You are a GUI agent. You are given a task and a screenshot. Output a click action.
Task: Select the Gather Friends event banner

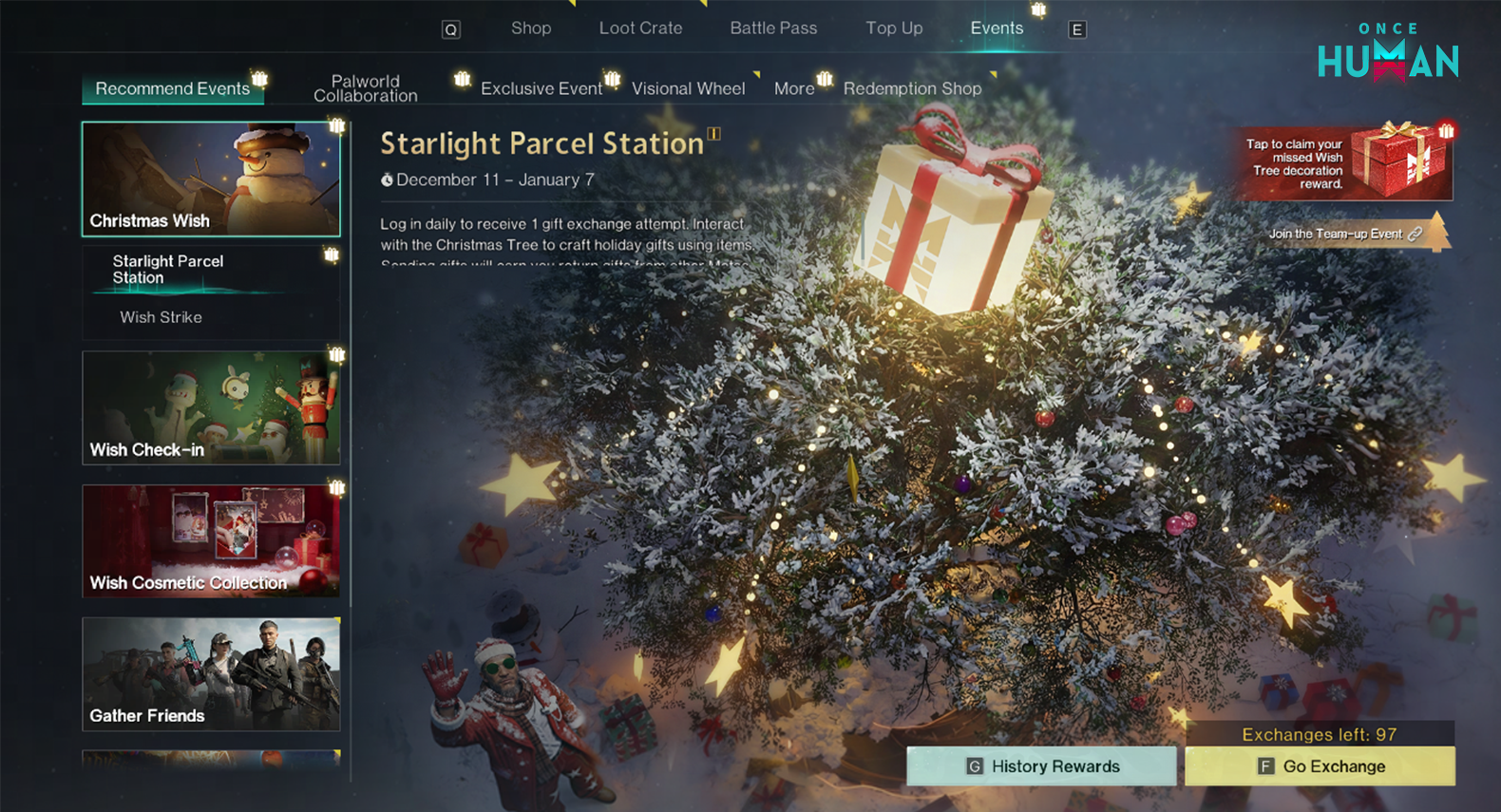point(211,673)
